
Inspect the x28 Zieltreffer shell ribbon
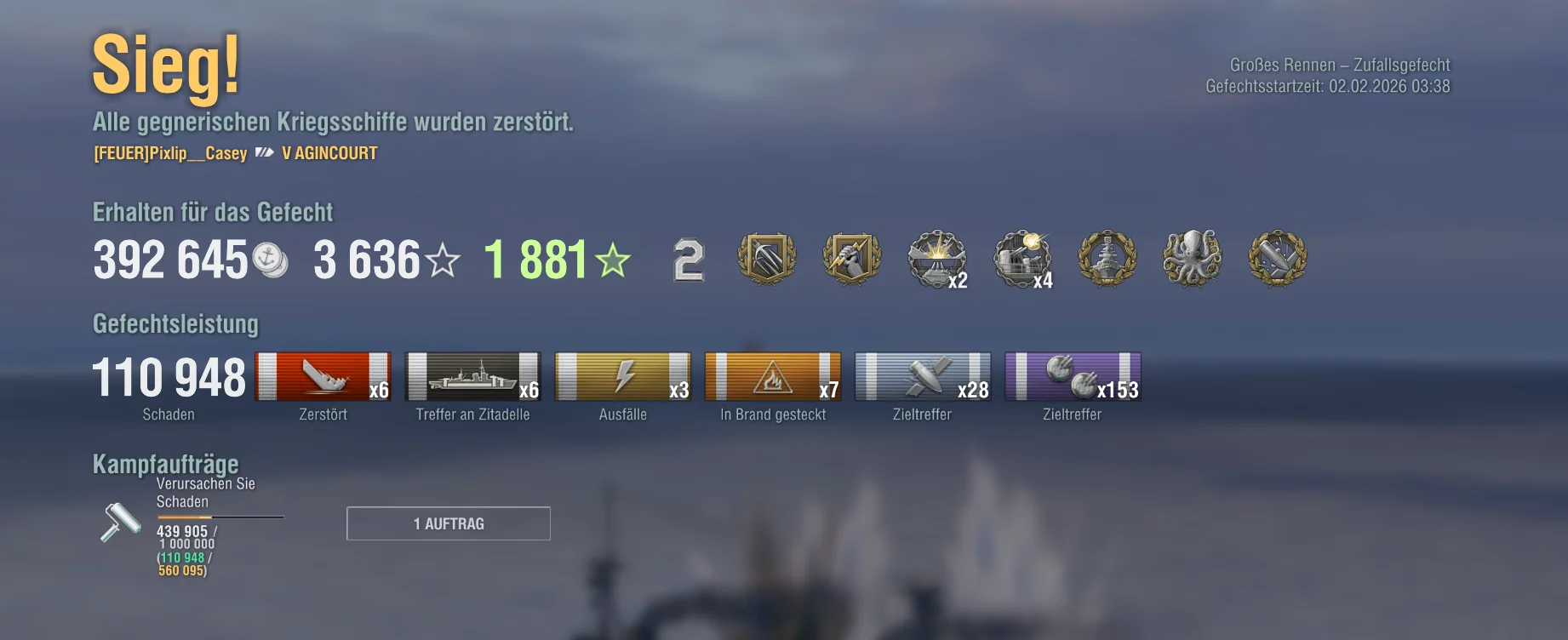923,376
